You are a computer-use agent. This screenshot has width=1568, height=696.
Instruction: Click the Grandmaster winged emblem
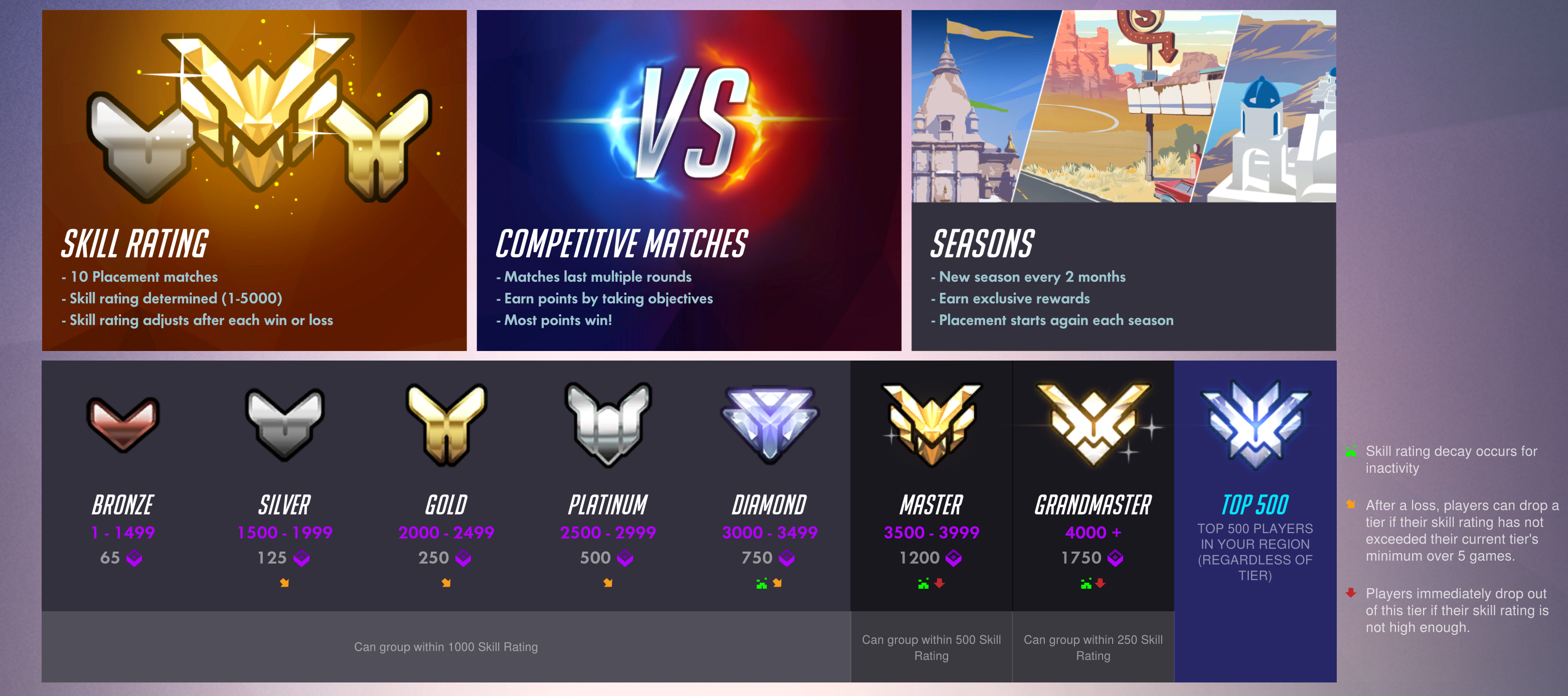point(1092,426)
